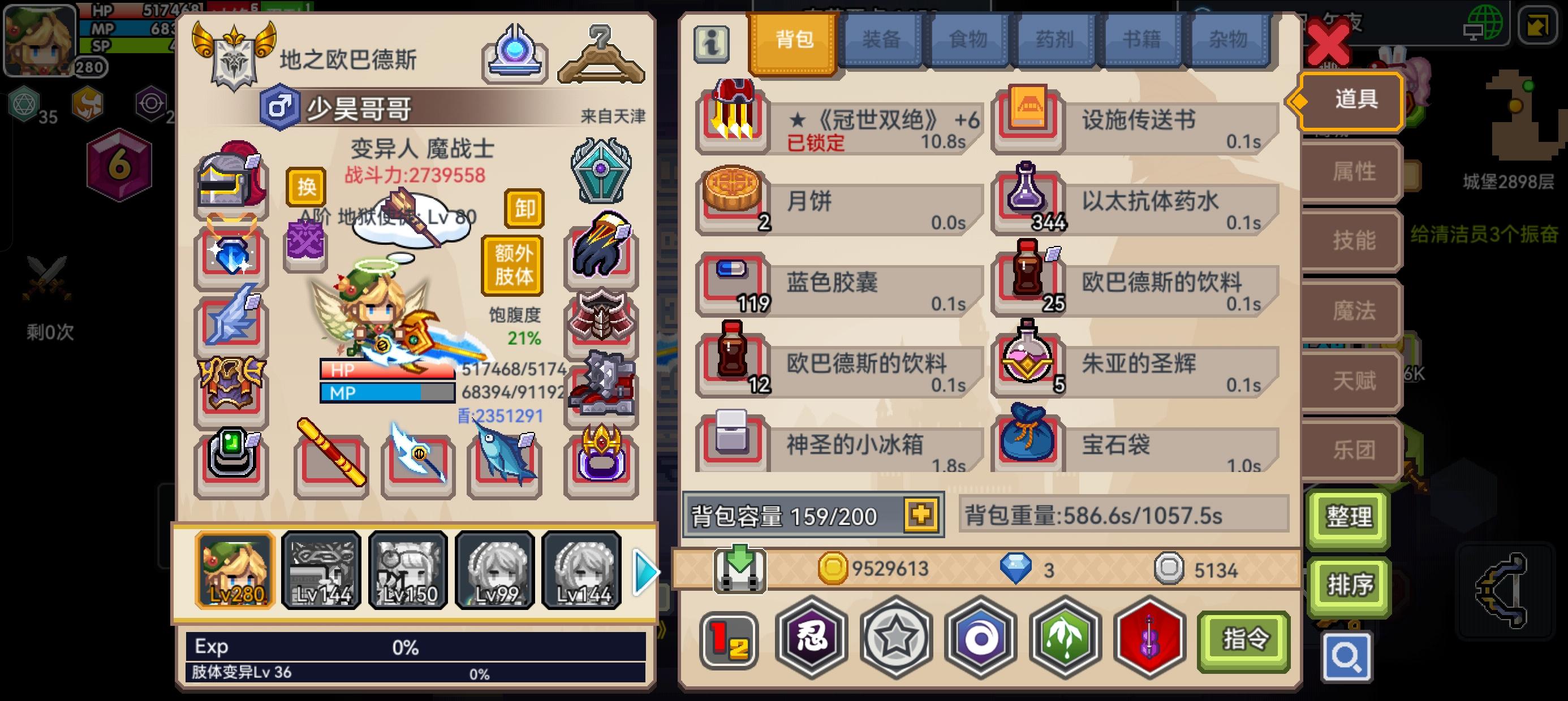This screenshot has height=701, width=1568.
Task: Open the 药剂 potions tab
Action: pyautogui.click(x=1056, y=38)
